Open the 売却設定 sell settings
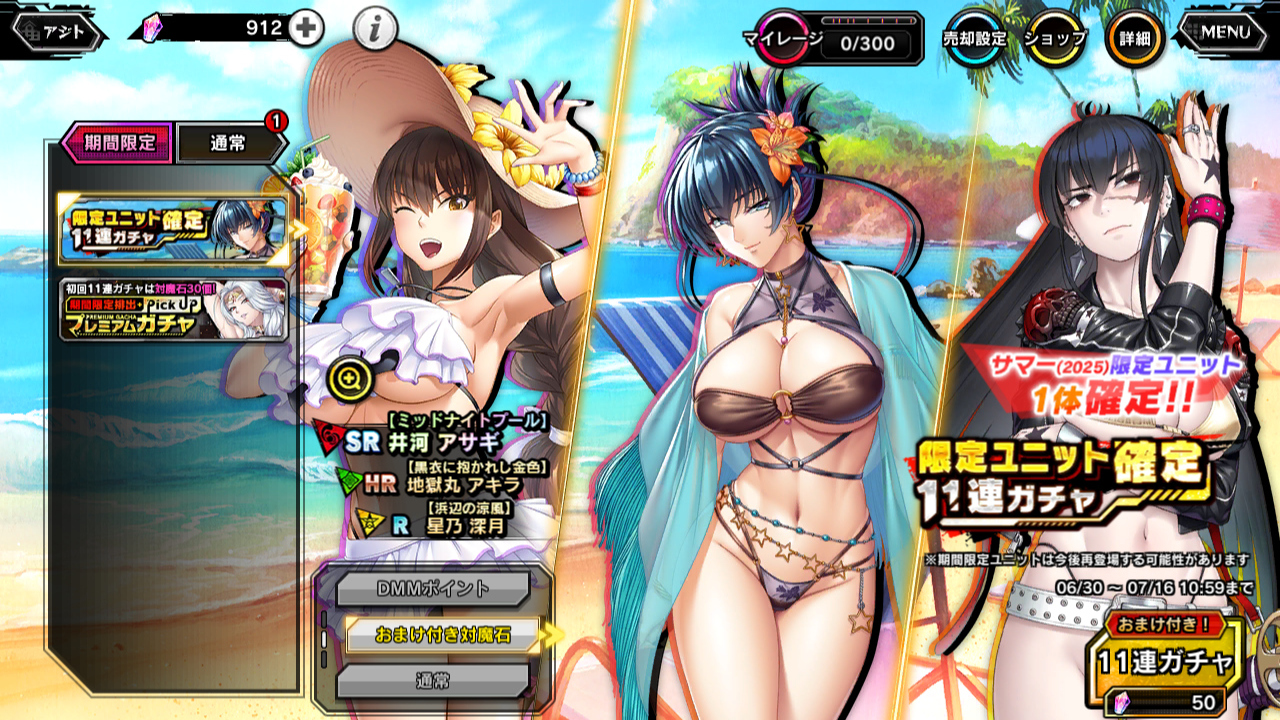The width and height of the screenshot is (1280, 720). click(974, 39)
